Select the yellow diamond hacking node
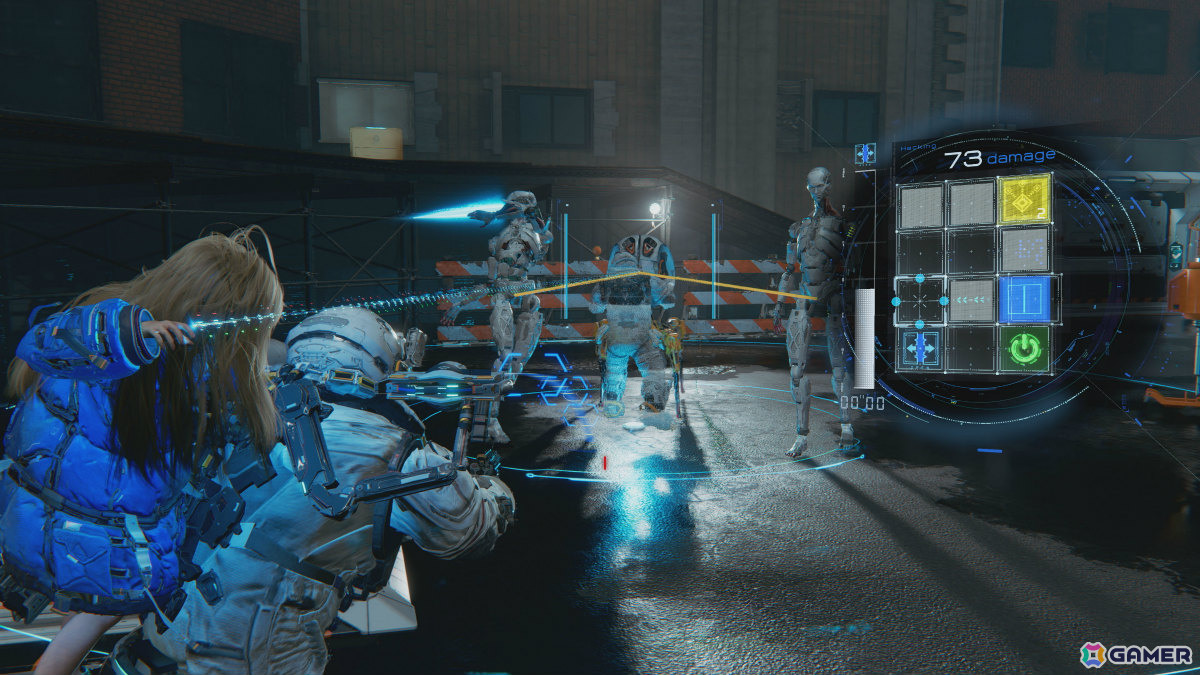 point(1025,199)
